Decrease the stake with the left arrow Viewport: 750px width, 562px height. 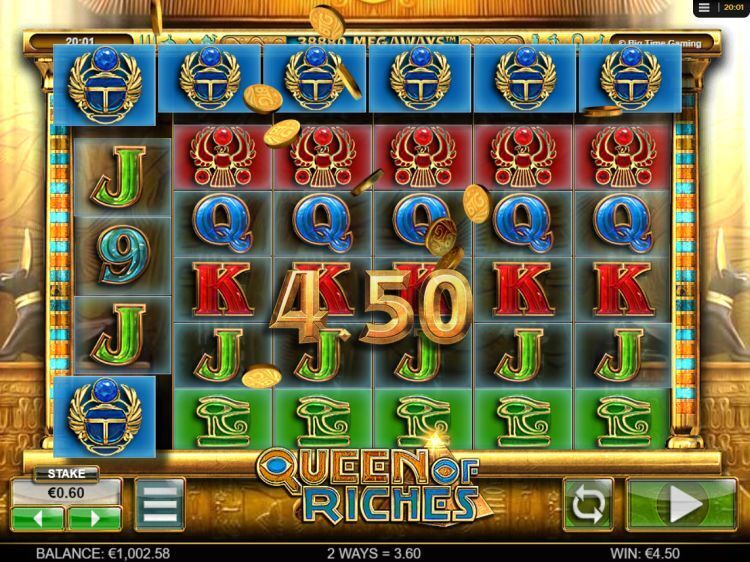tap(38, 518)
